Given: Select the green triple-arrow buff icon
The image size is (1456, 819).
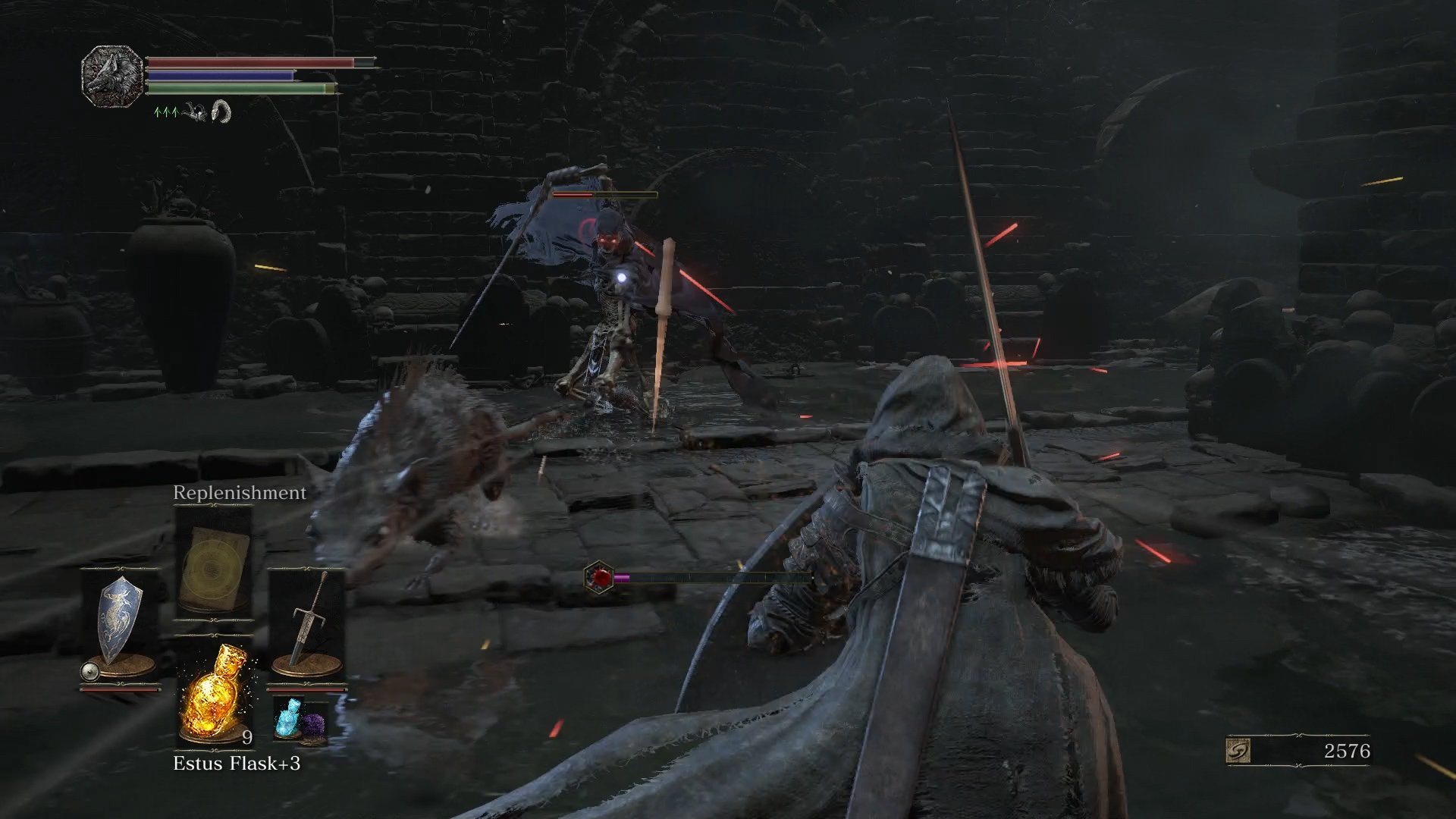Looking at the screenshot, I should pyautogui.click(x=166, y=112).
